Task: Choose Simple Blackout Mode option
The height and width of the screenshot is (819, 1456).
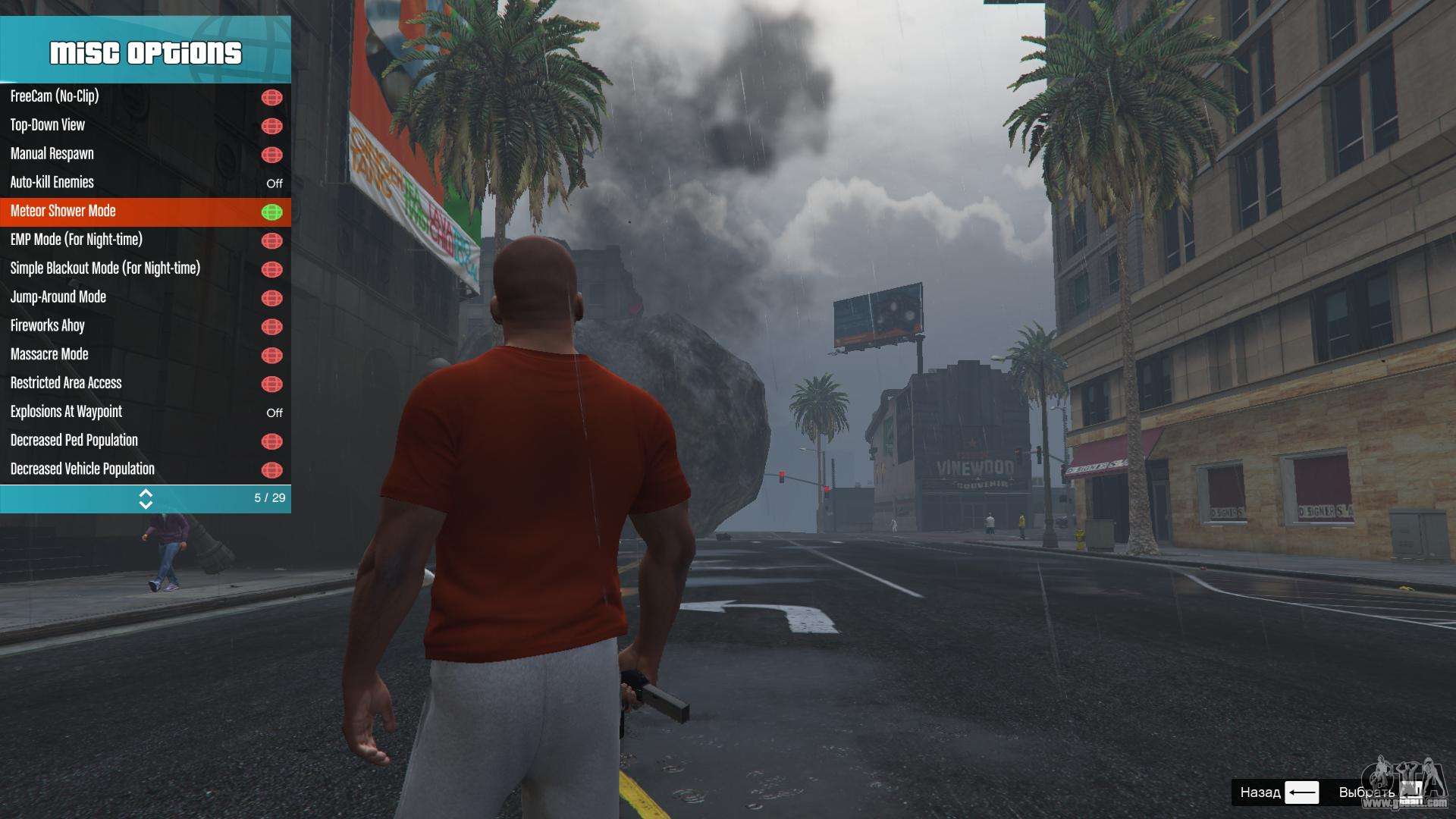Action: pos(144,269)
